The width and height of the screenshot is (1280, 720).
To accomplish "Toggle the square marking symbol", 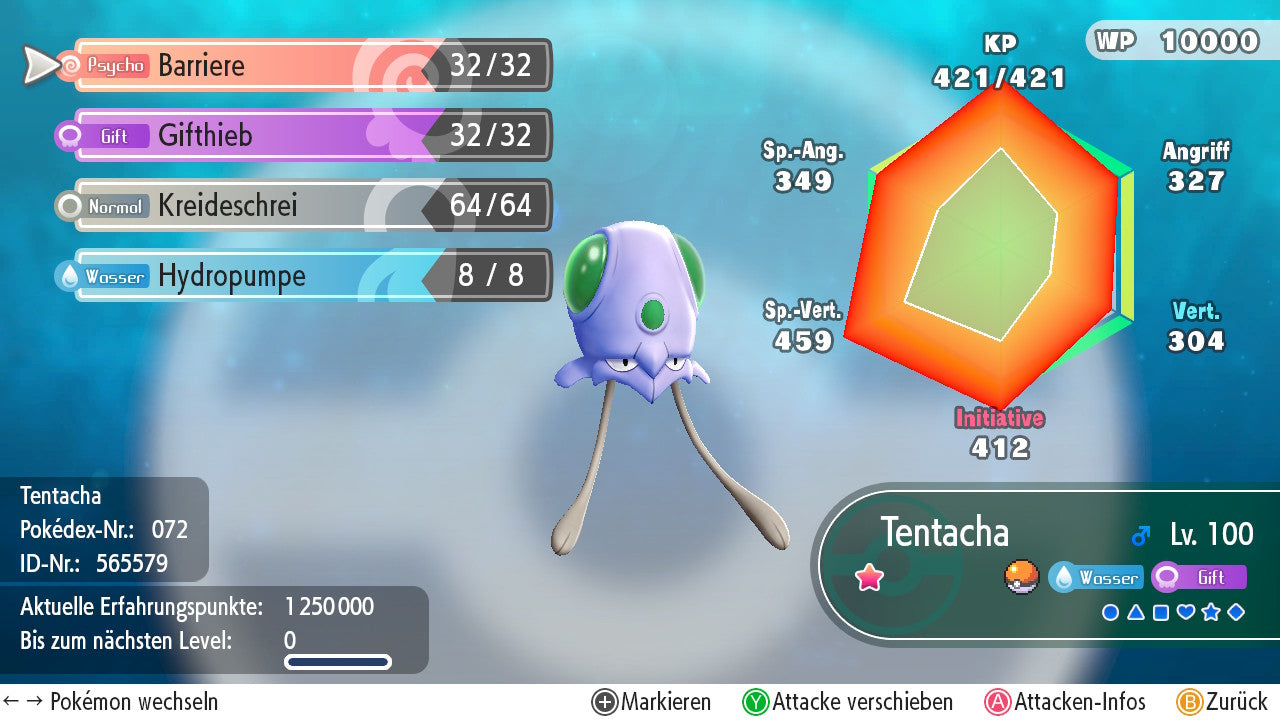I will click(1161, 612).
